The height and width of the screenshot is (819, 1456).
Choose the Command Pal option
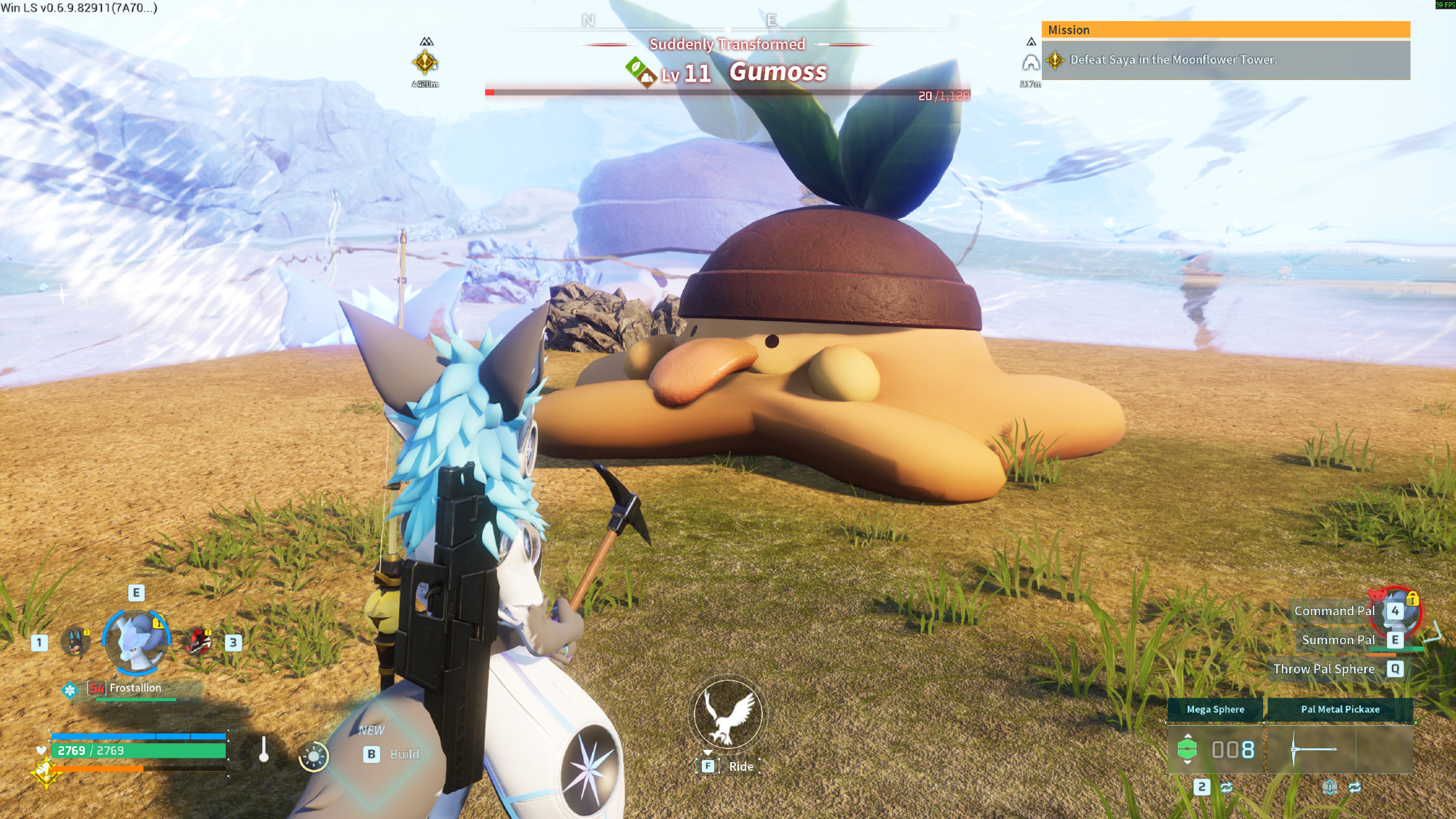click(1334, 611)
